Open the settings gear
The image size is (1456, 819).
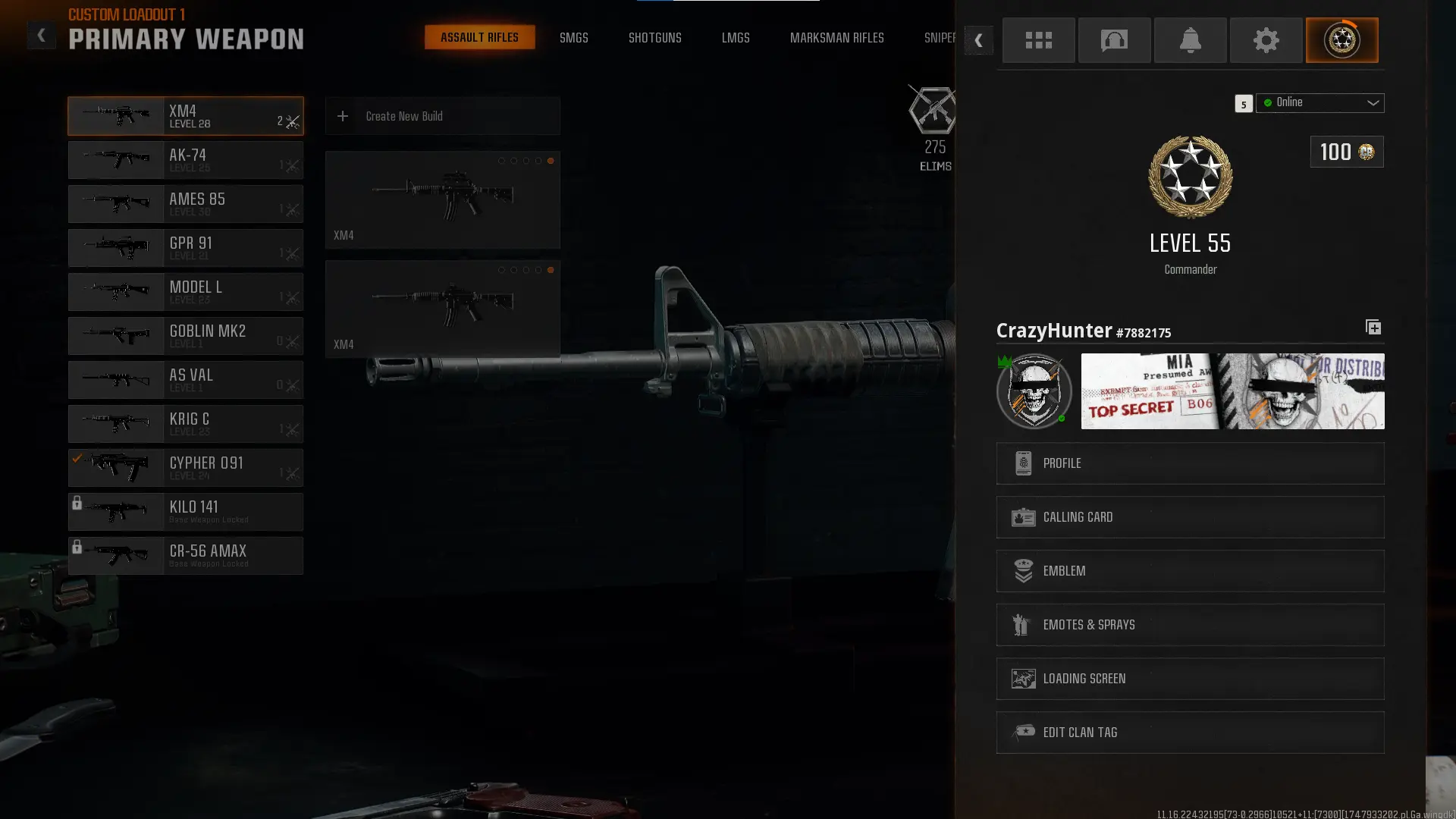(1266, 40)
